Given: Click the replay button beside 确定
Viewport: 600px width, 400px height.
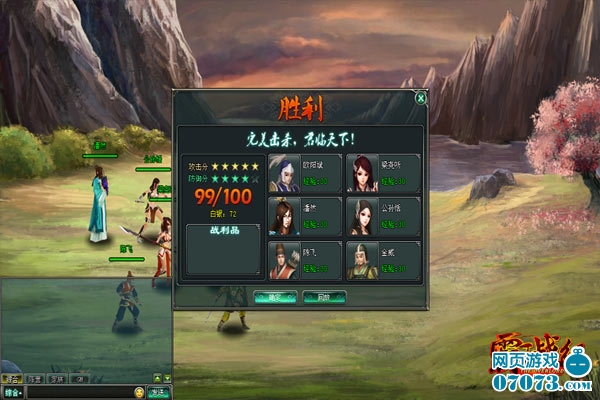Looking at the screenshot, I should pyautogui.click(x=324, y=297).
